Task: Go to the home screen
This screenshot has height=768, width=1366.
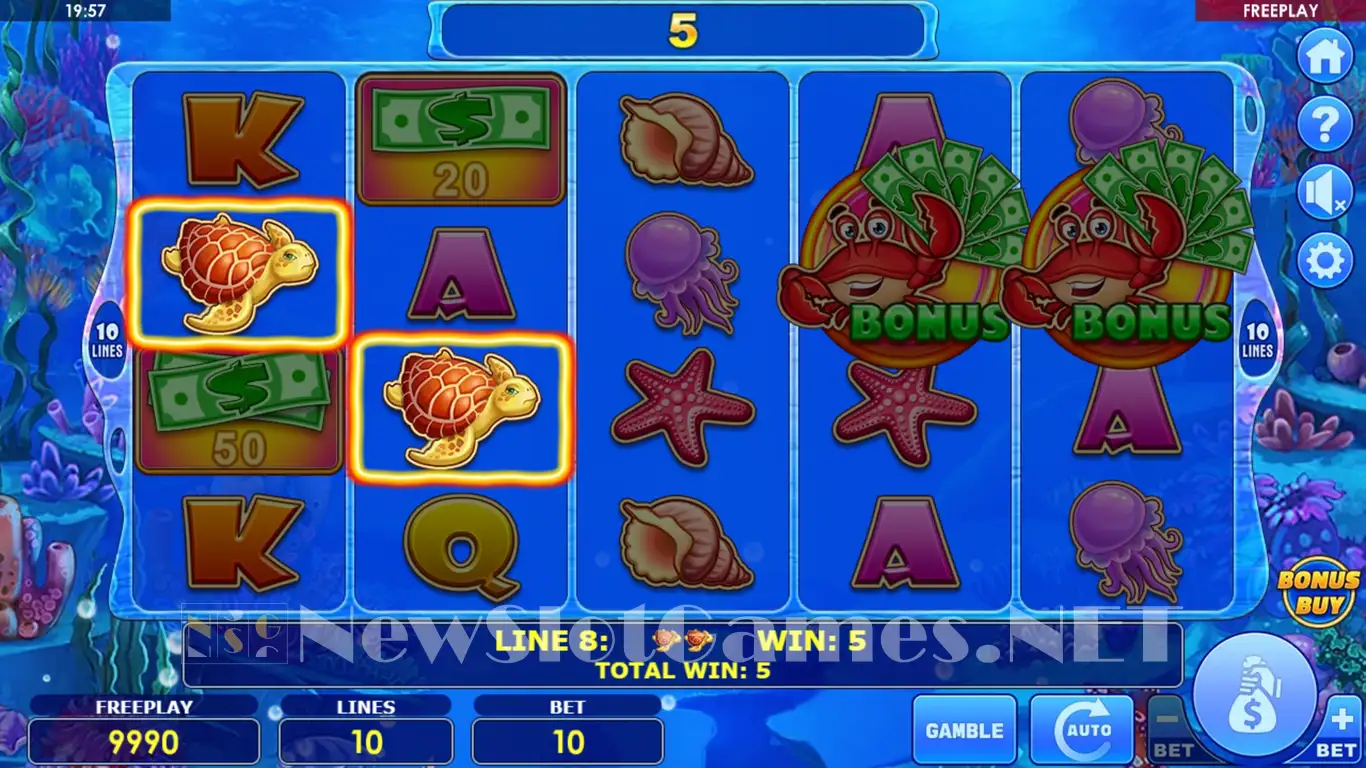Action: (x=1325, y=57)
